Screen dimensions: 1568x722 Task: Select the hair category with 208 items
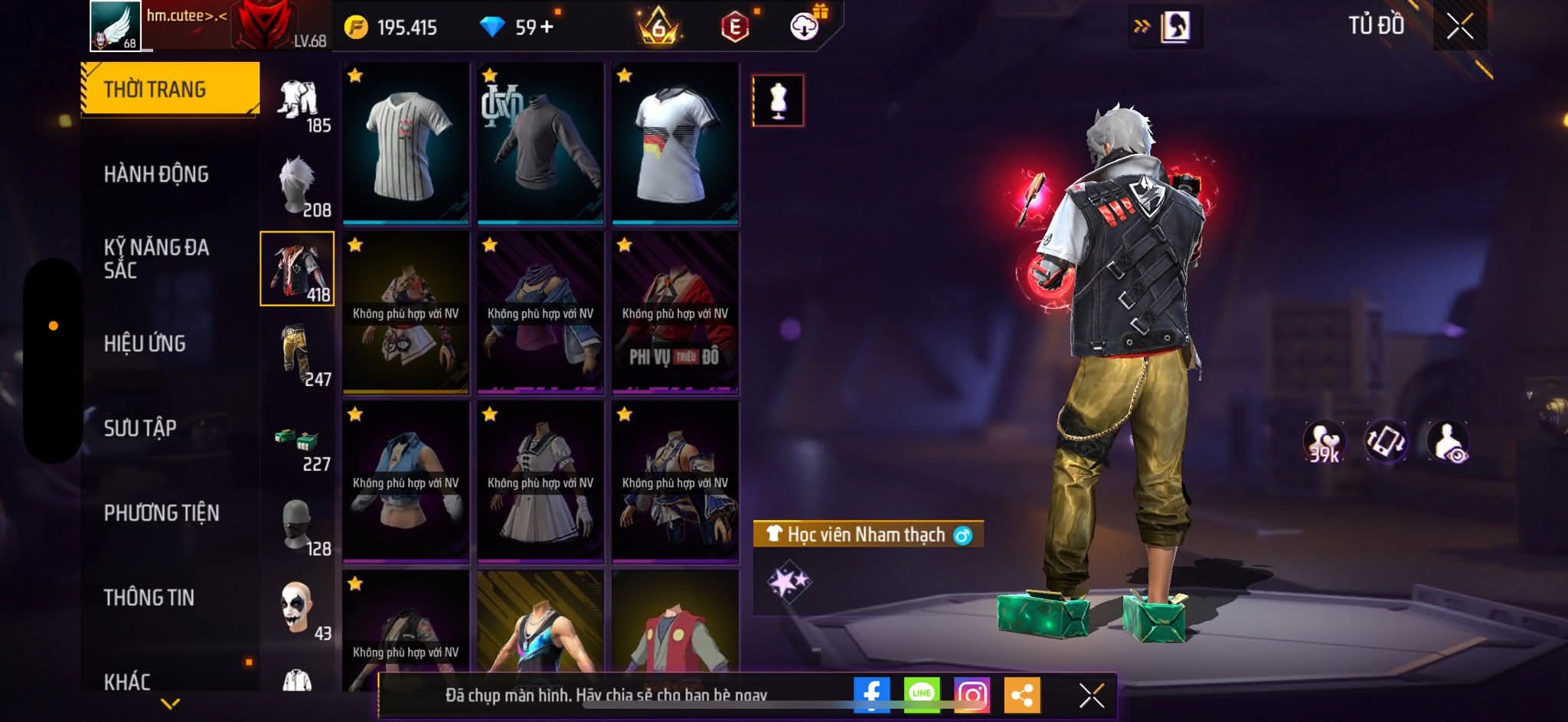click(x=299, y=188)
